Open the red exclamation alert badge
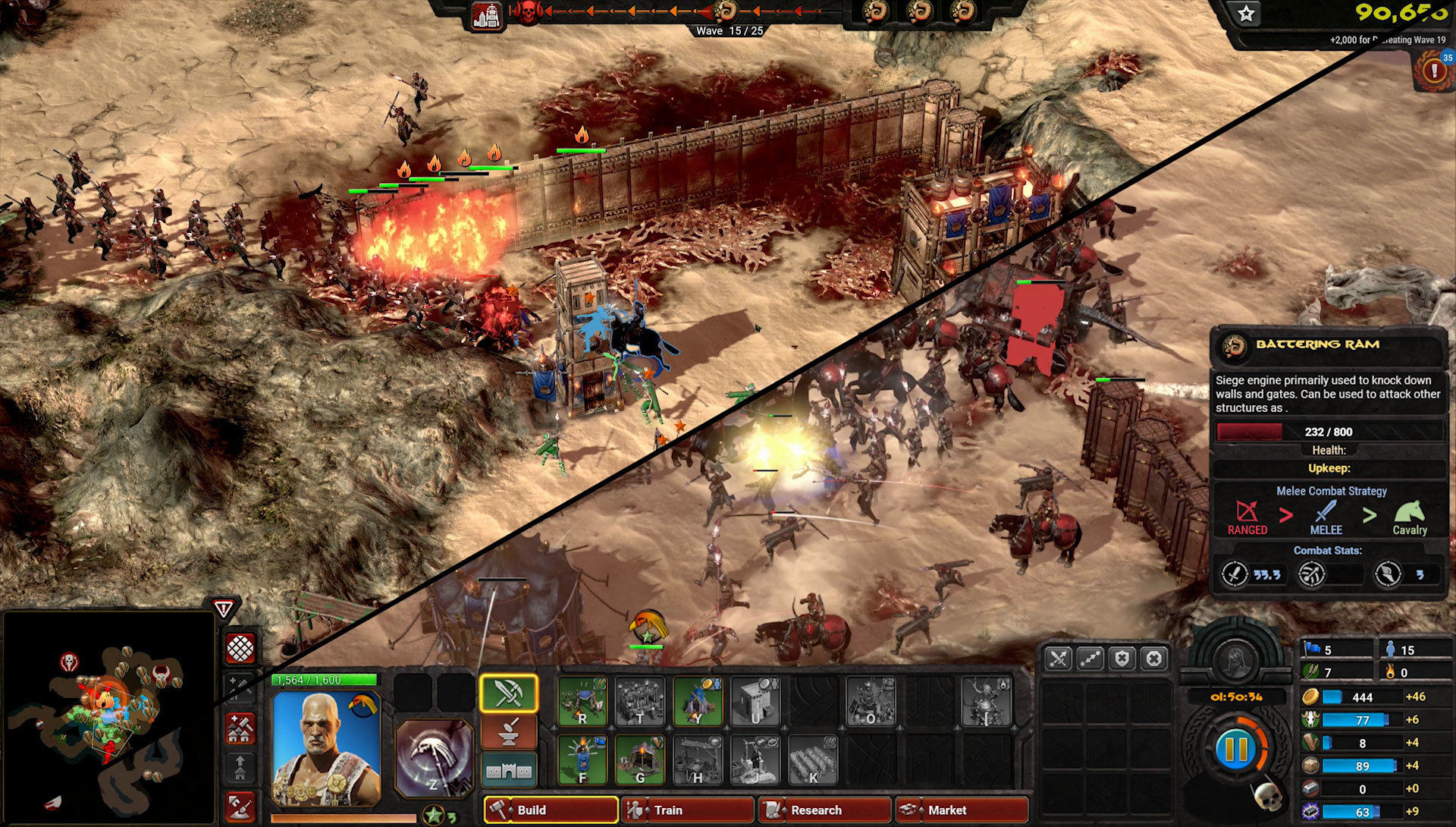 point(1432,71)
